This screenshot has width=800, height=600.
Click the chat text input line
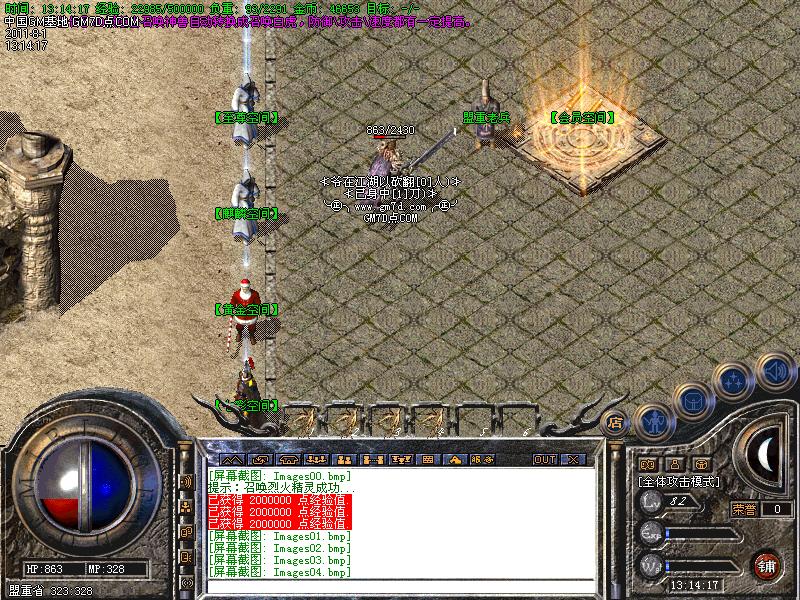(400, 586)
